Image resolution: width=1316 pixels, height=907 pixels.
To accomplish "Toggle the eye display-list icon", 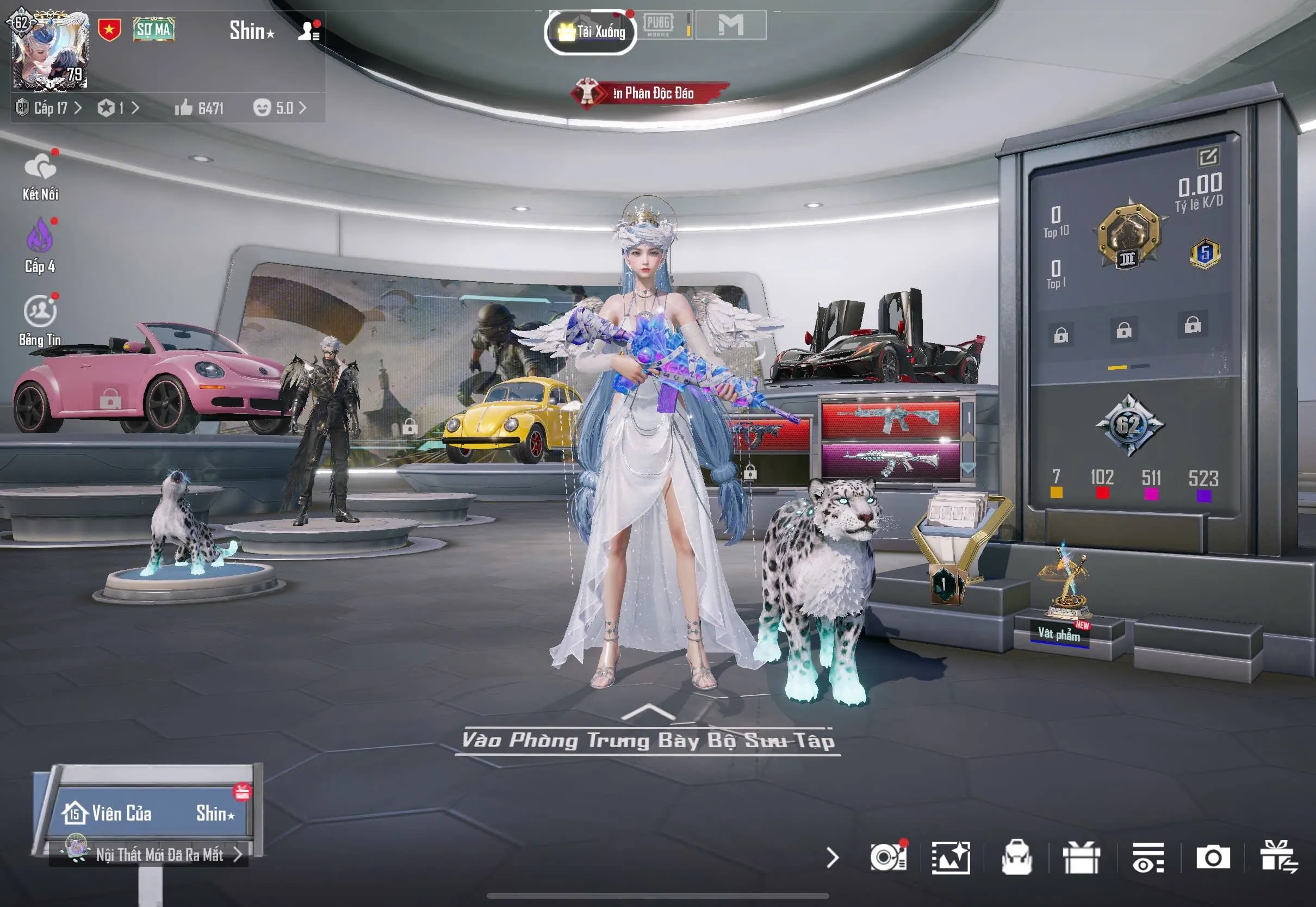I will point(1148,857).
